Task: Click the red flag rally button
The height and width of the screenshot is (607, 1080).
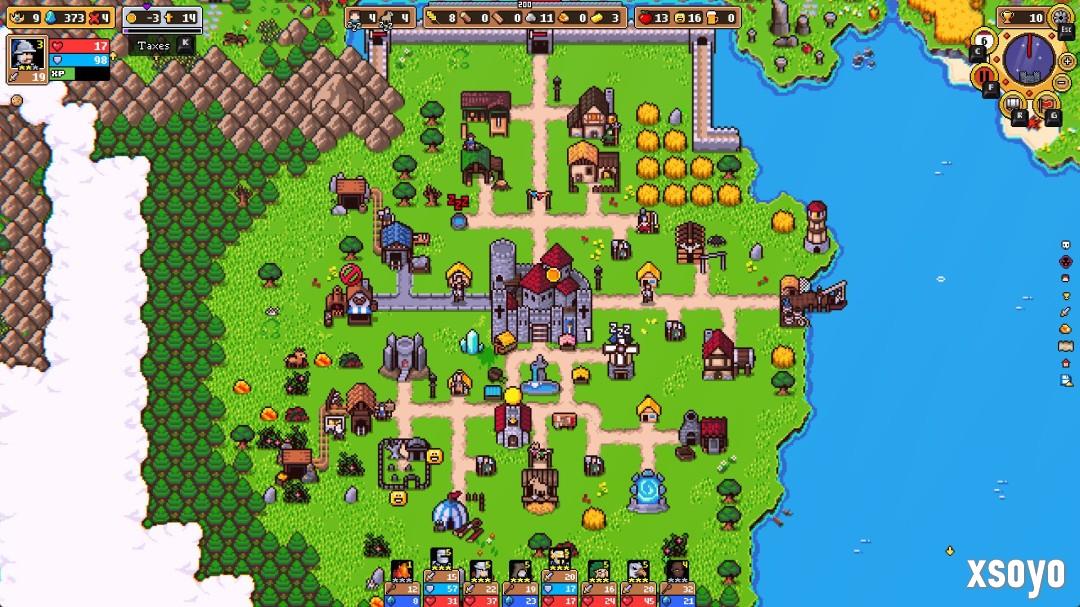Action: (1045, 103)
